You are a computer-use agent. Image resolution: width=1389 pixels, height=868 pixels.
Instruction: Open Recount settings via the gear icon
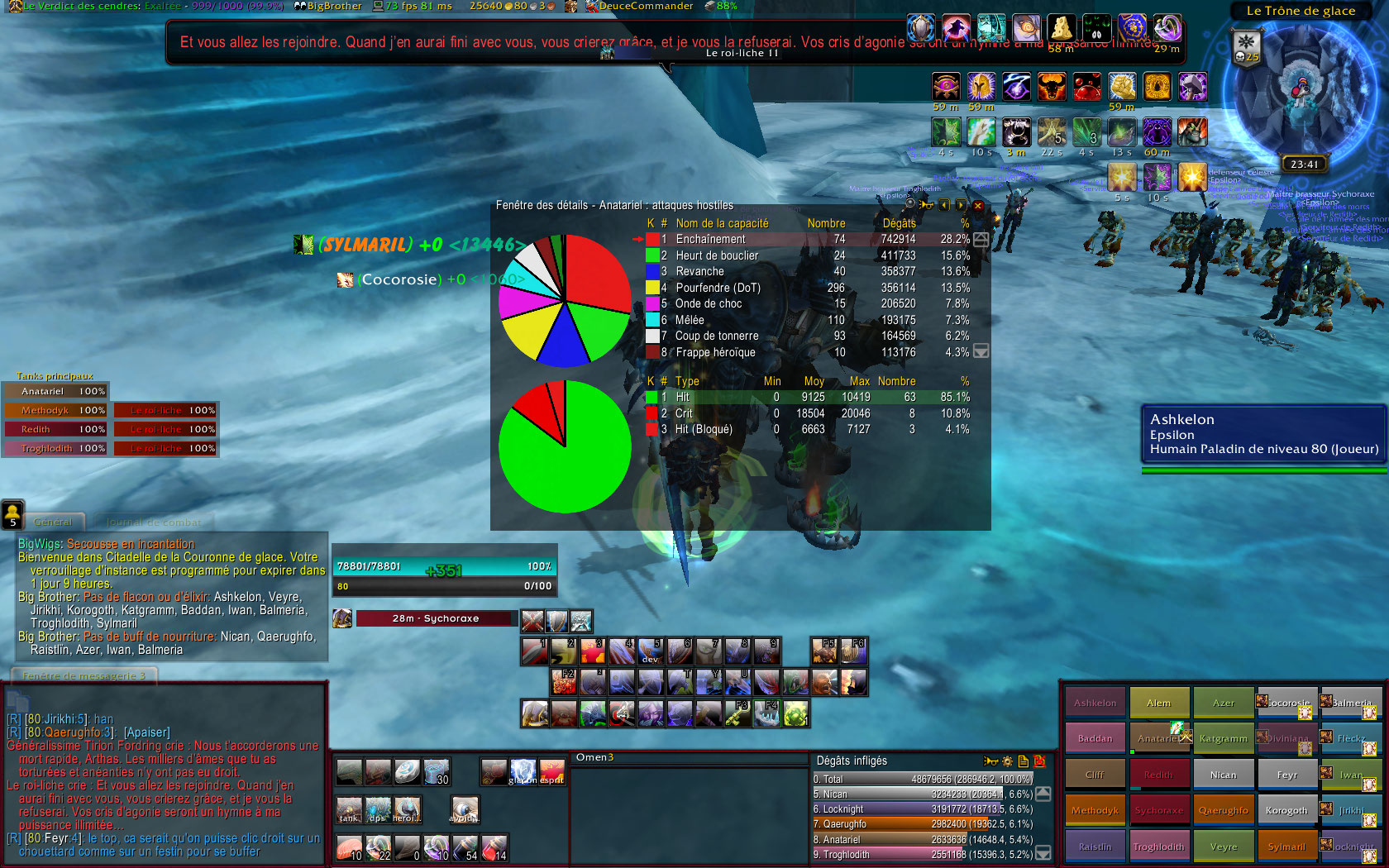tap(1007, 760)
